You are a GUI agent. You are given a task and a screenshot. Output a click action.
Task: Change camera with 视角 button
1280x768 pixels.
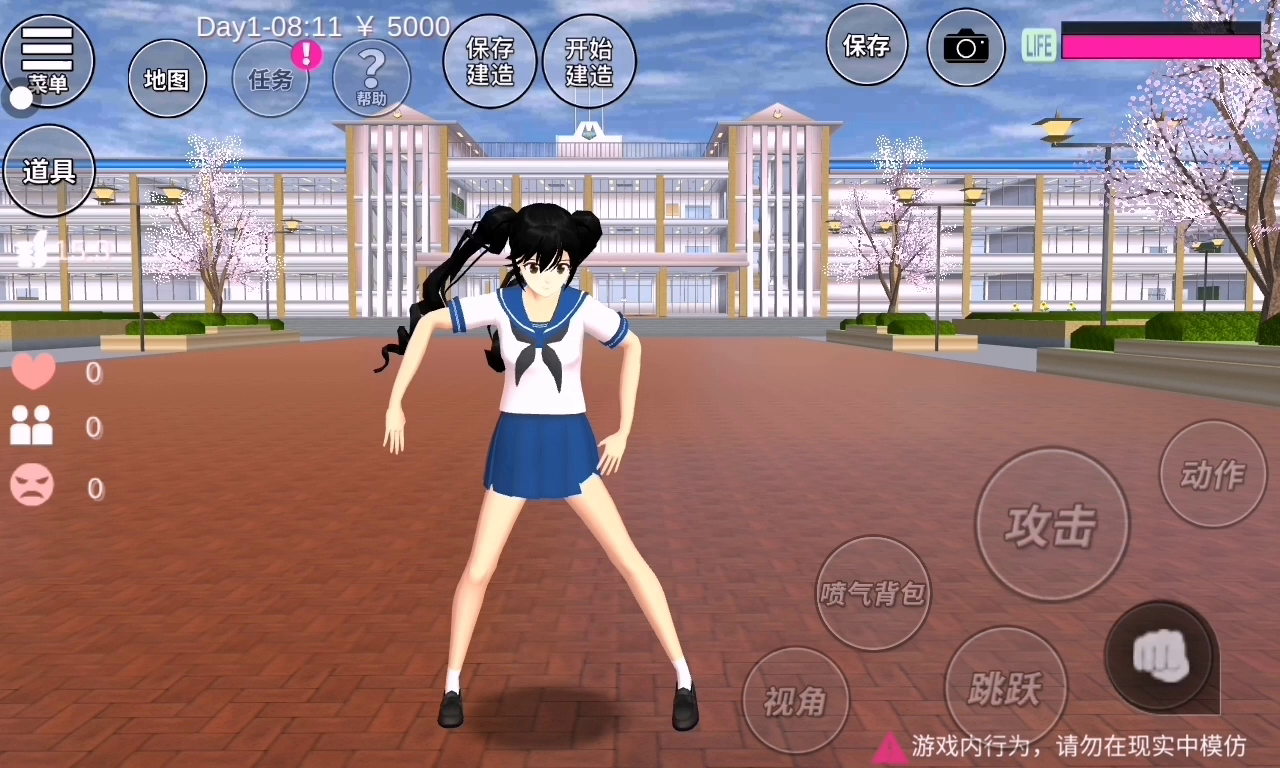pos(796,701)
